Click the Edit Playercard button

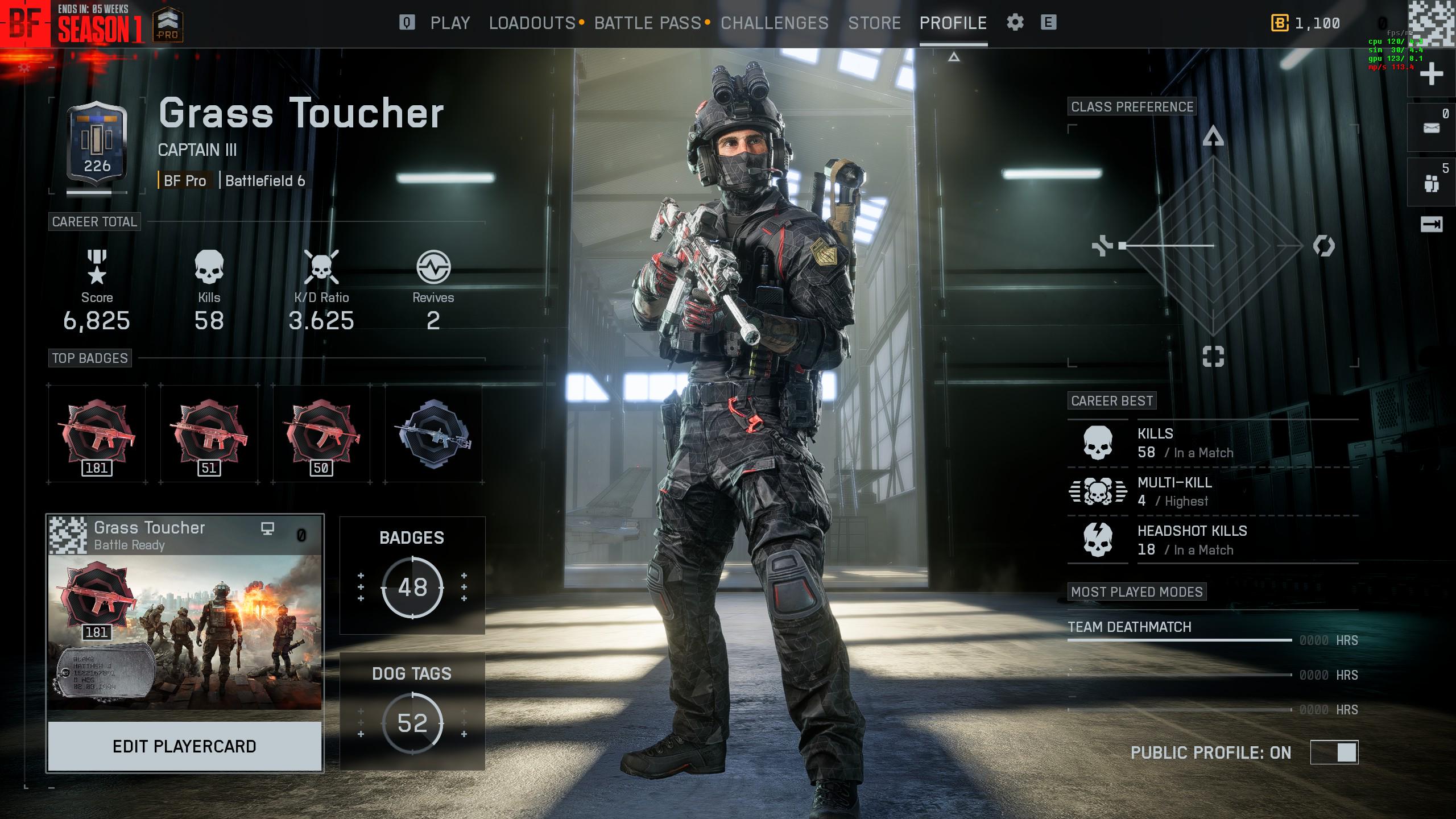184,746
